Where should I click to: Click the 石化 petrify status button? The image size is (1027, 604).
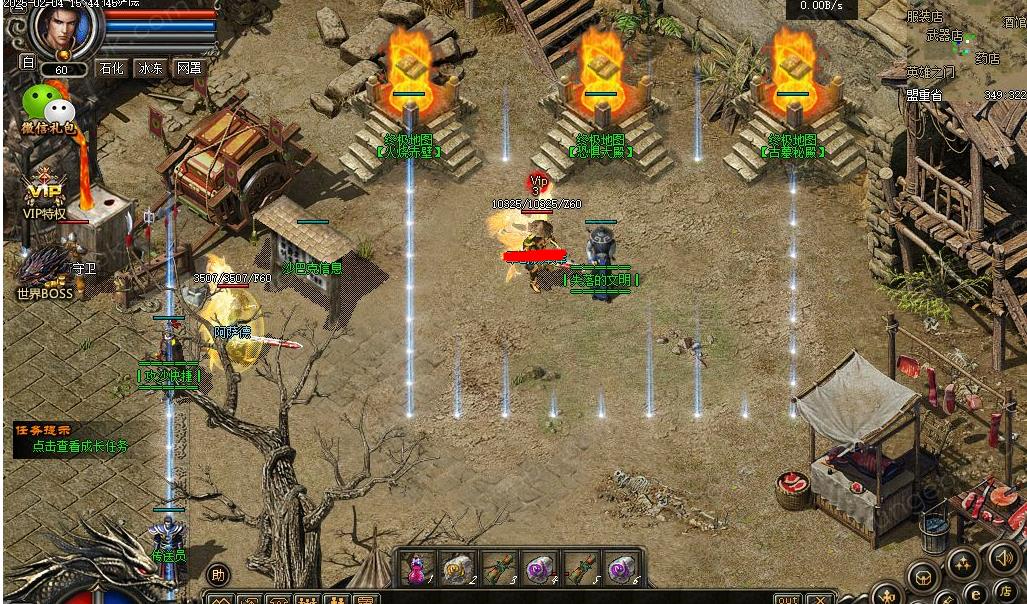111,69
